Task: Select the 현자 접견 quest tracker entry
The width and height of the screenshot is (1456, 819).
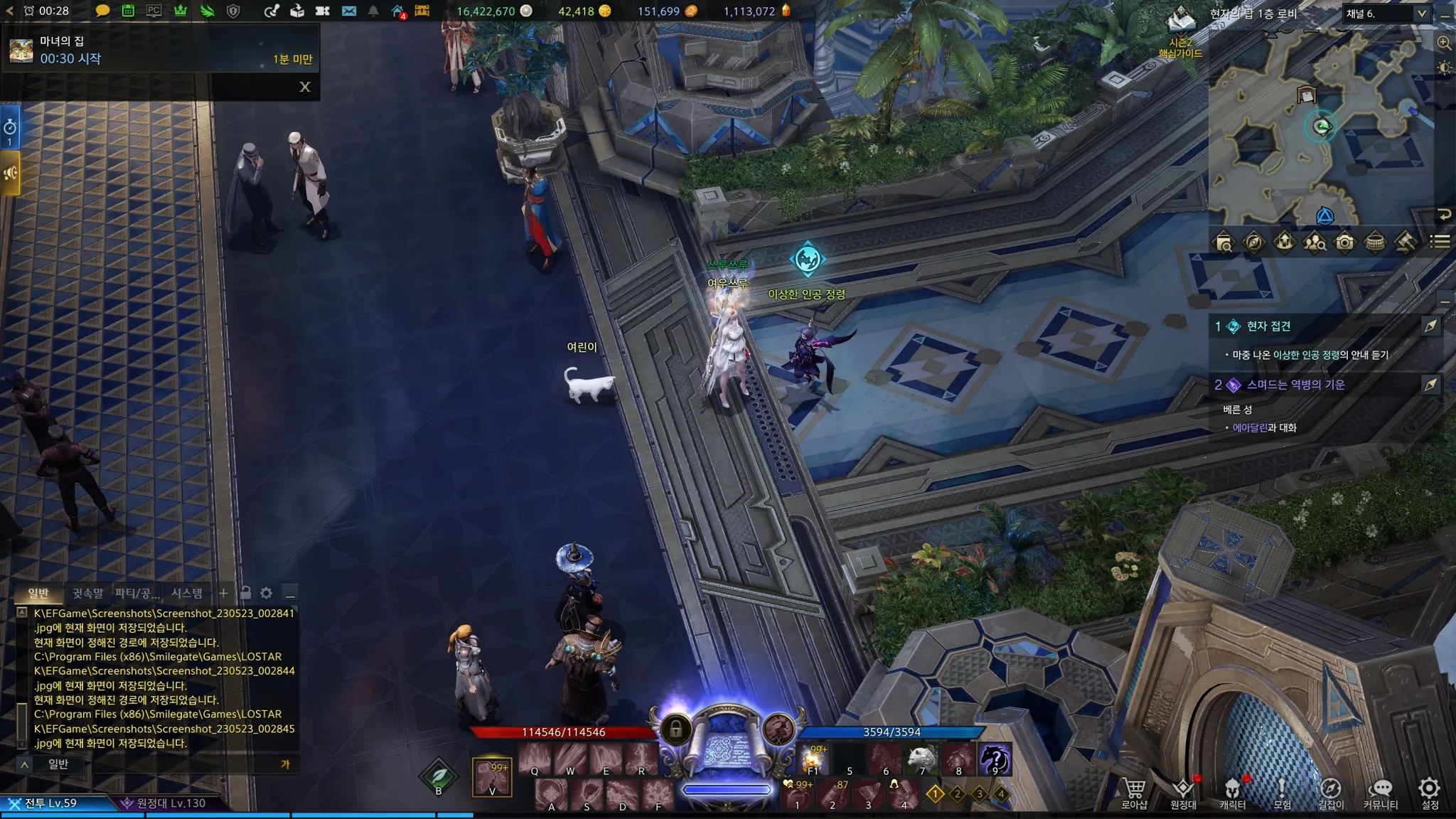Action: (x=1269, y=326)
